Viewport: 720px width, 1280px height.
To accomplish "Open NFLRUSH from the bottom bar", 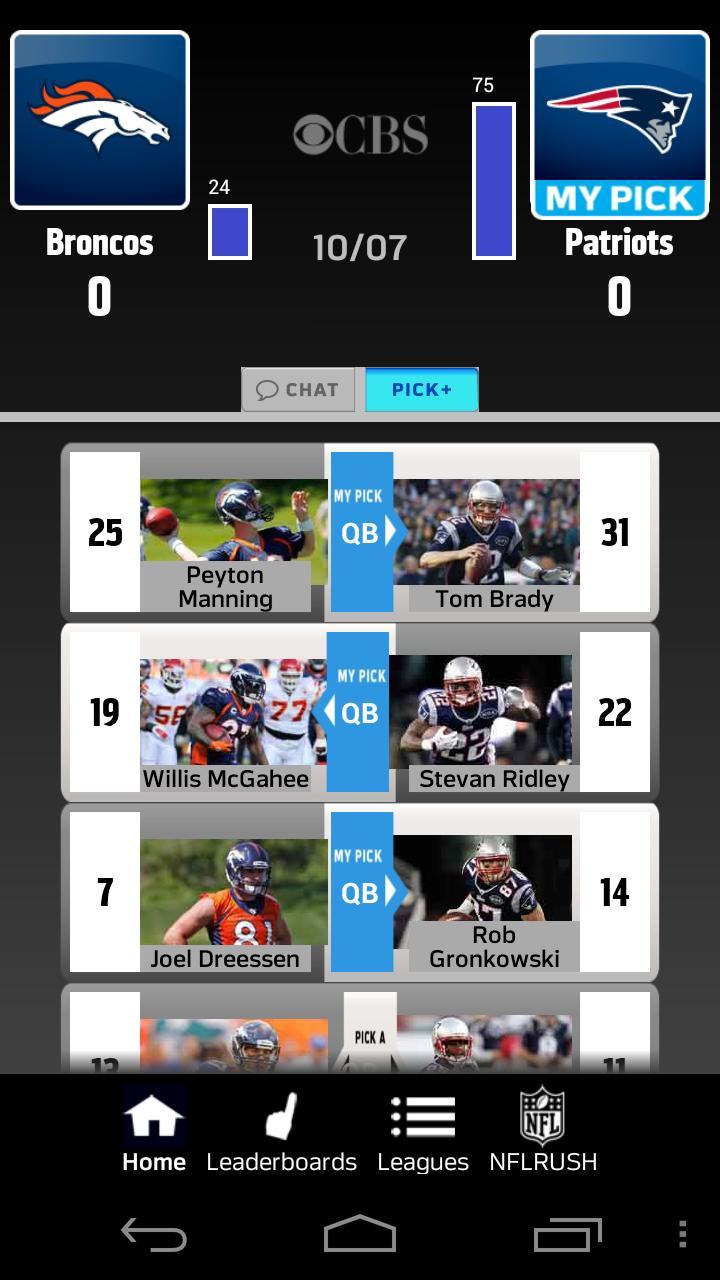I will [x=543, y=1132].
